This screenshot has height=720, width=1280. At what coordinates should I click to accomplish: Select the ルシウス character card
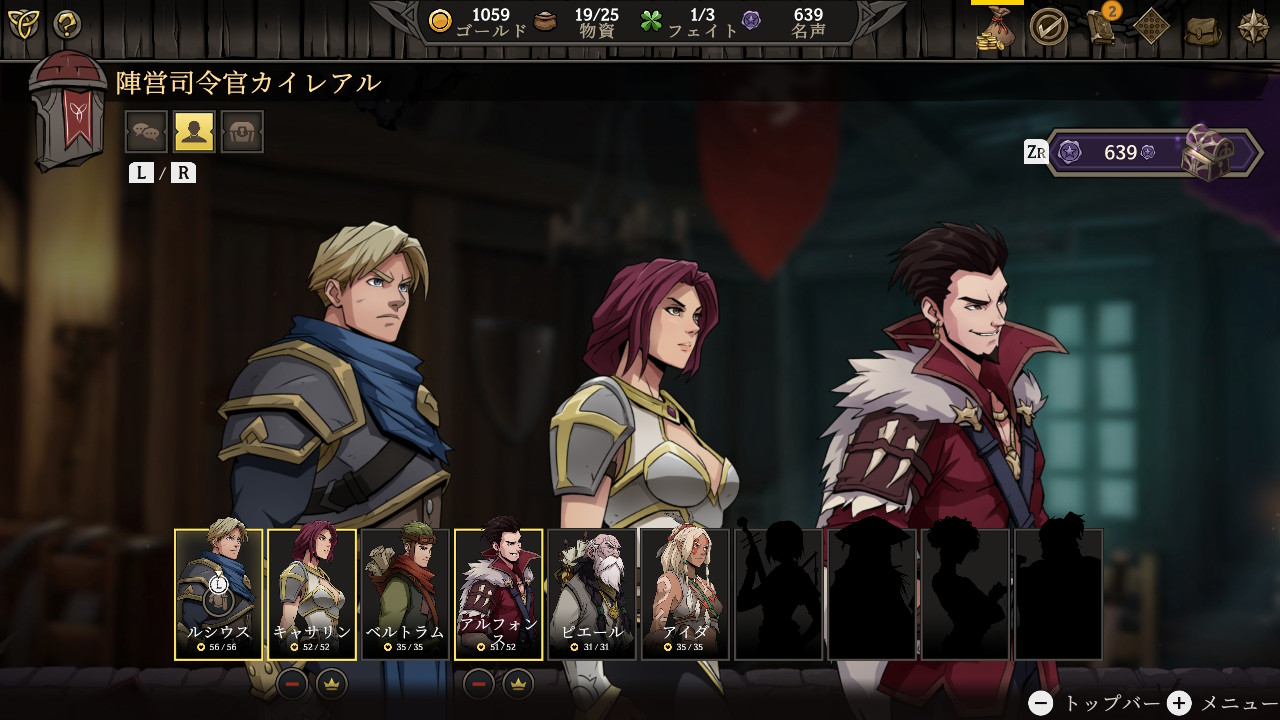(219, 594)
